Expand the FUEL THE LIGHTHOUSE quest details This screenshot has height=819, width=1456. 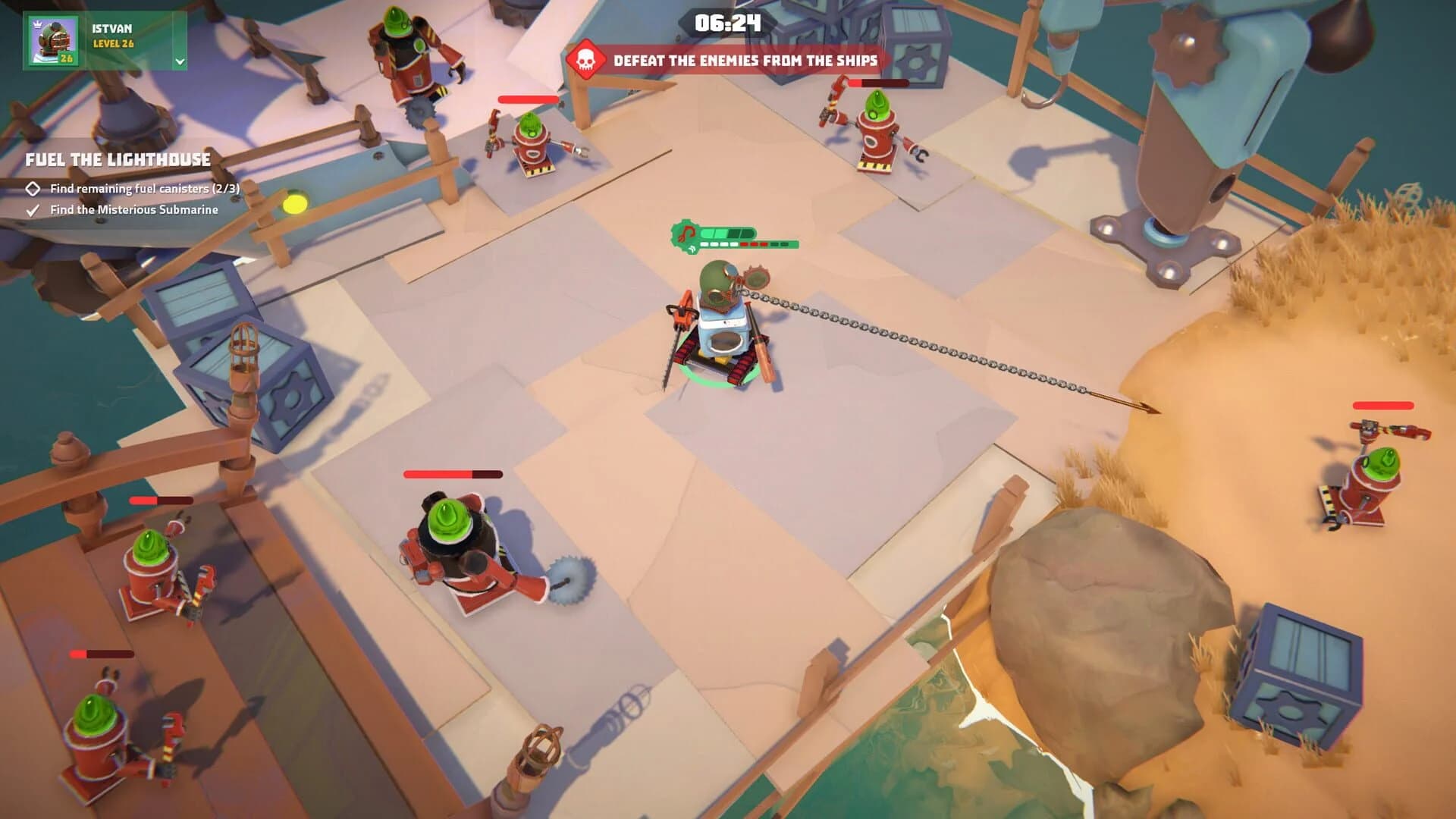tap(118, 160)
